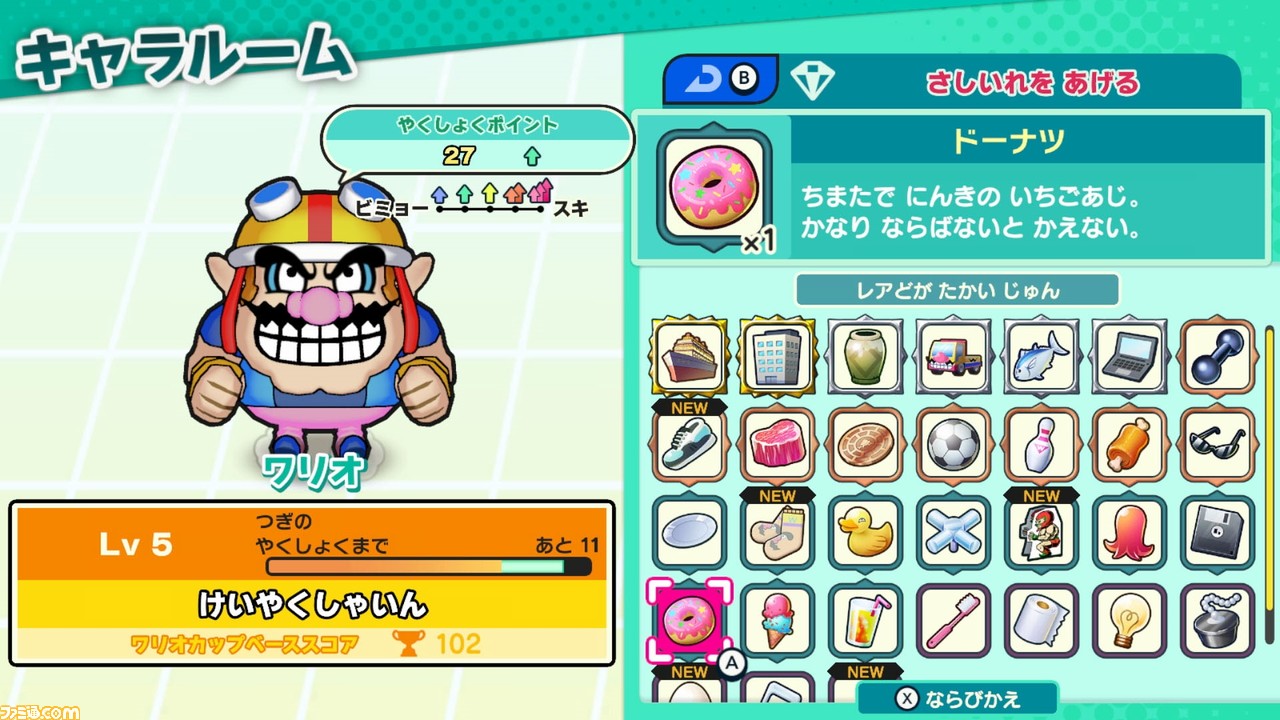Choose the floppy disk item icon

tap(1216, 533)
